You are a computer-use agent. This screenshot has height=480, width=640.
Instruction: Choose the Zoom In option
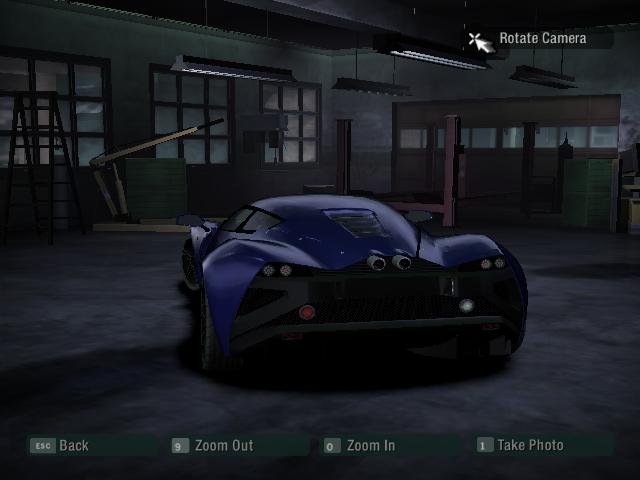[x=370, y=446]
